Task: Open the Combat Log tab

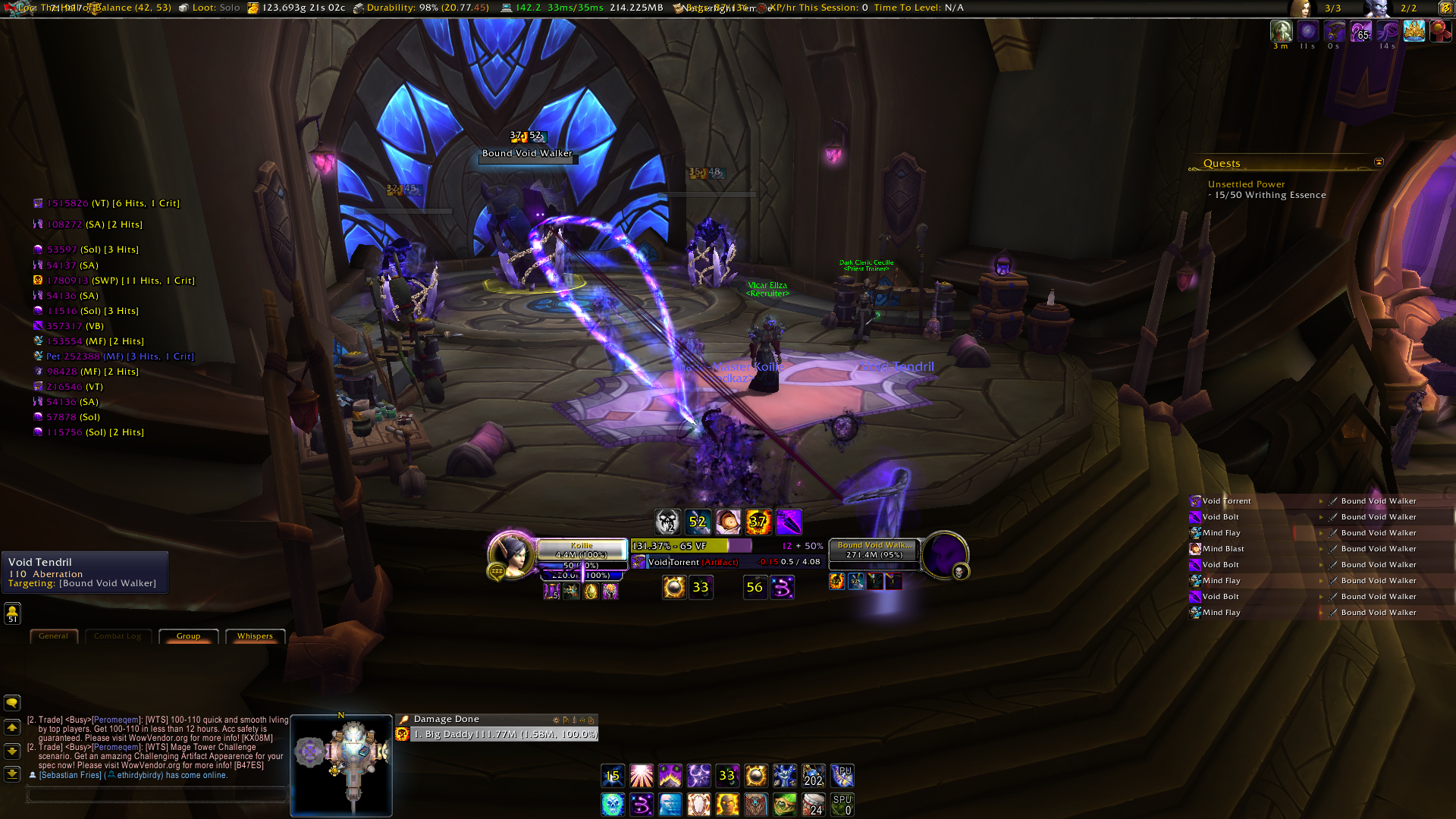Action: 118,636
